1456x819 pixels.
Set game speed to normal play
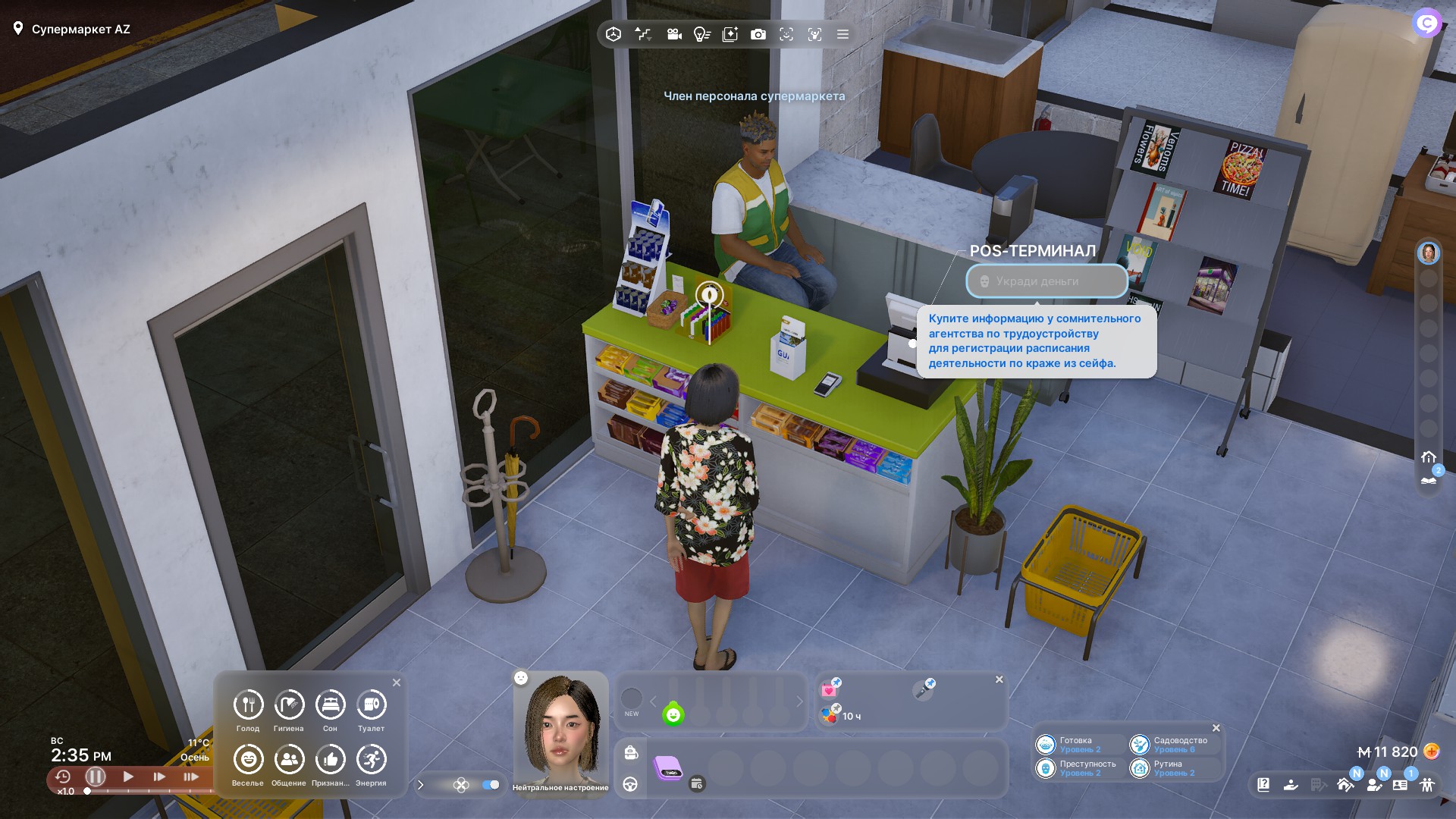[x=128, y=777]
